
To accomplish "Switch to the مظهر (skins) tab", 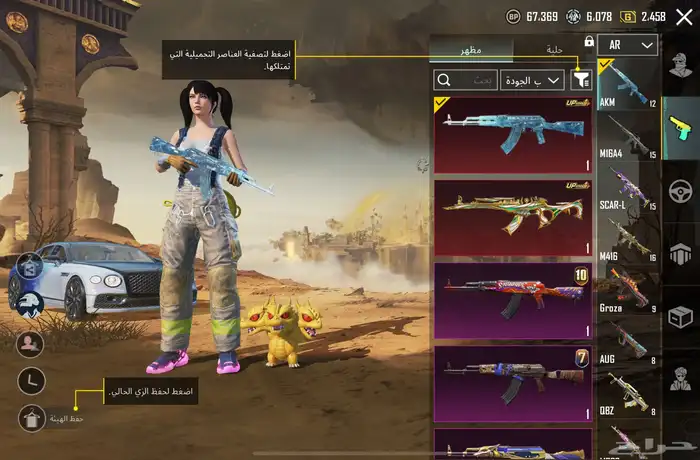I will click(469, 49).
